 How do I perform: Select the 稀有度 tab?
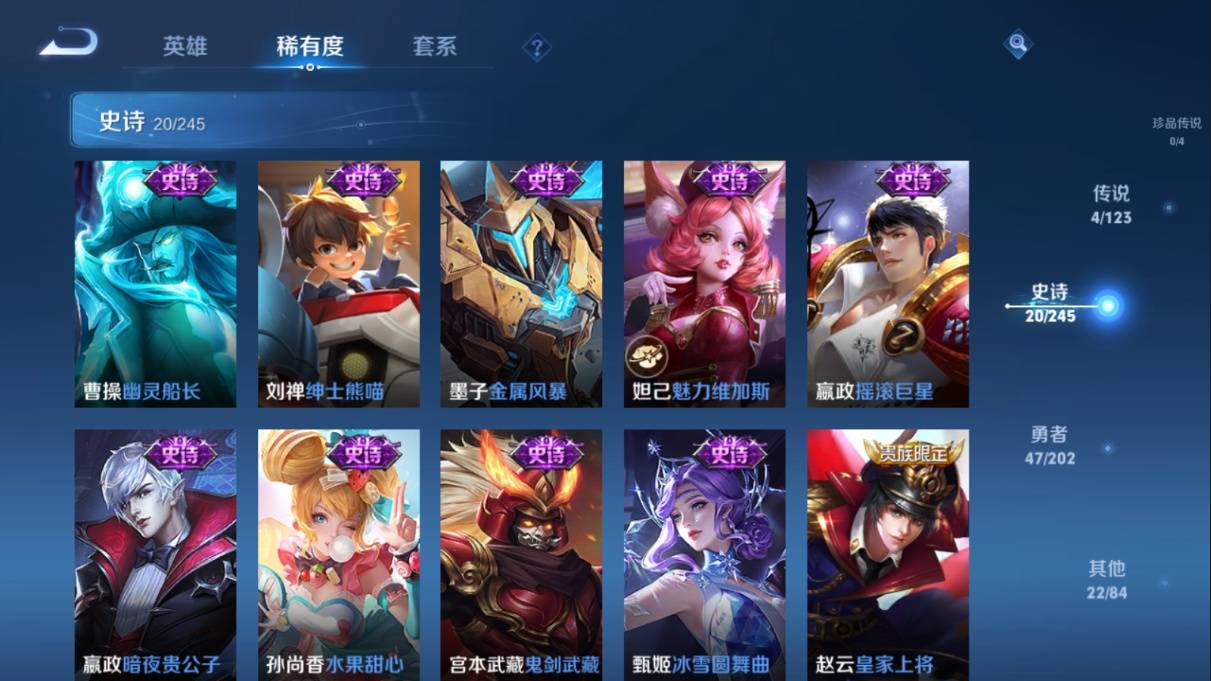(x=310, y=46)
